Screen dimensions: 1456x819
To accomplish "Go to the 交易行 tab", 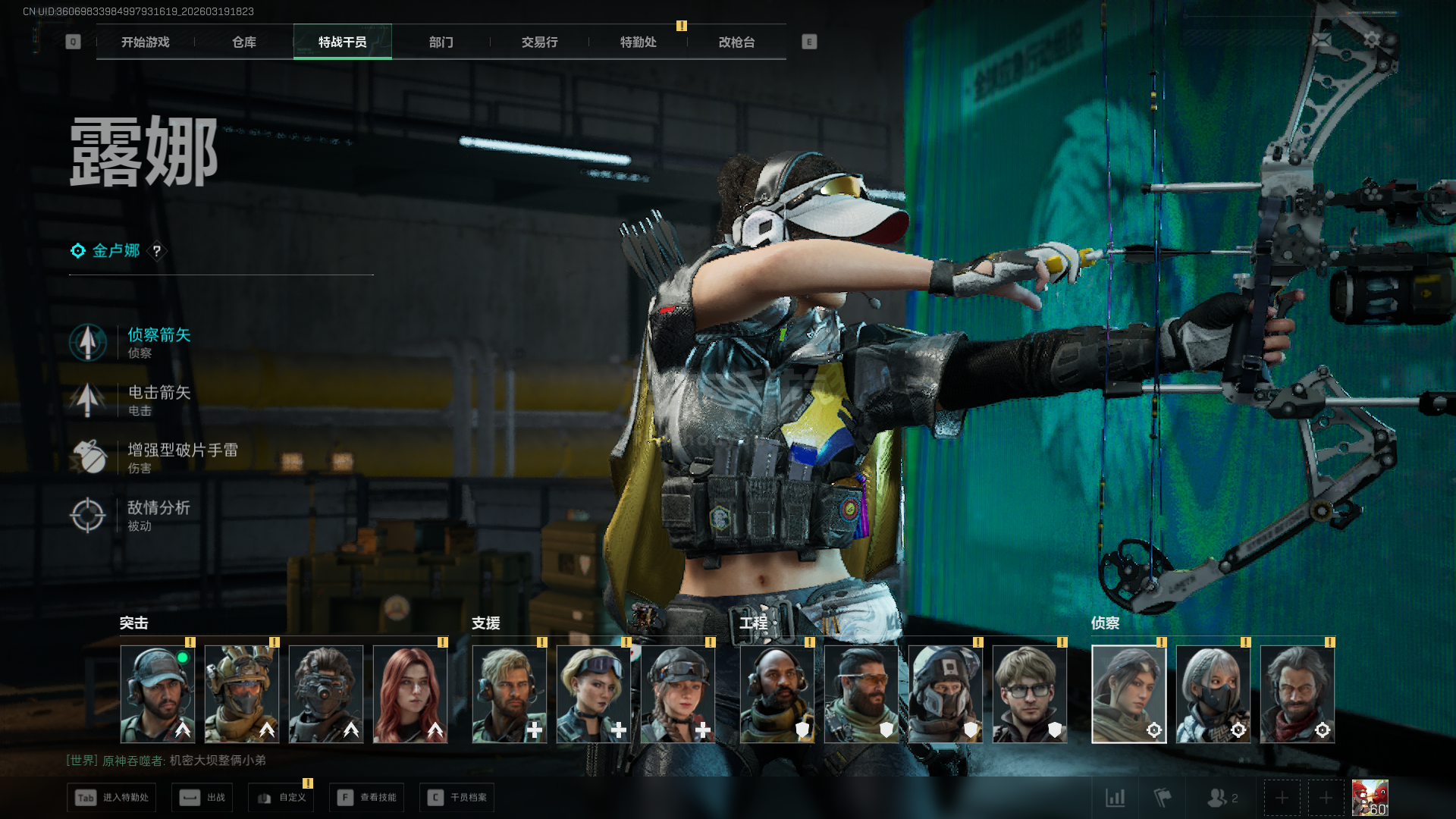I will point(539,42).
